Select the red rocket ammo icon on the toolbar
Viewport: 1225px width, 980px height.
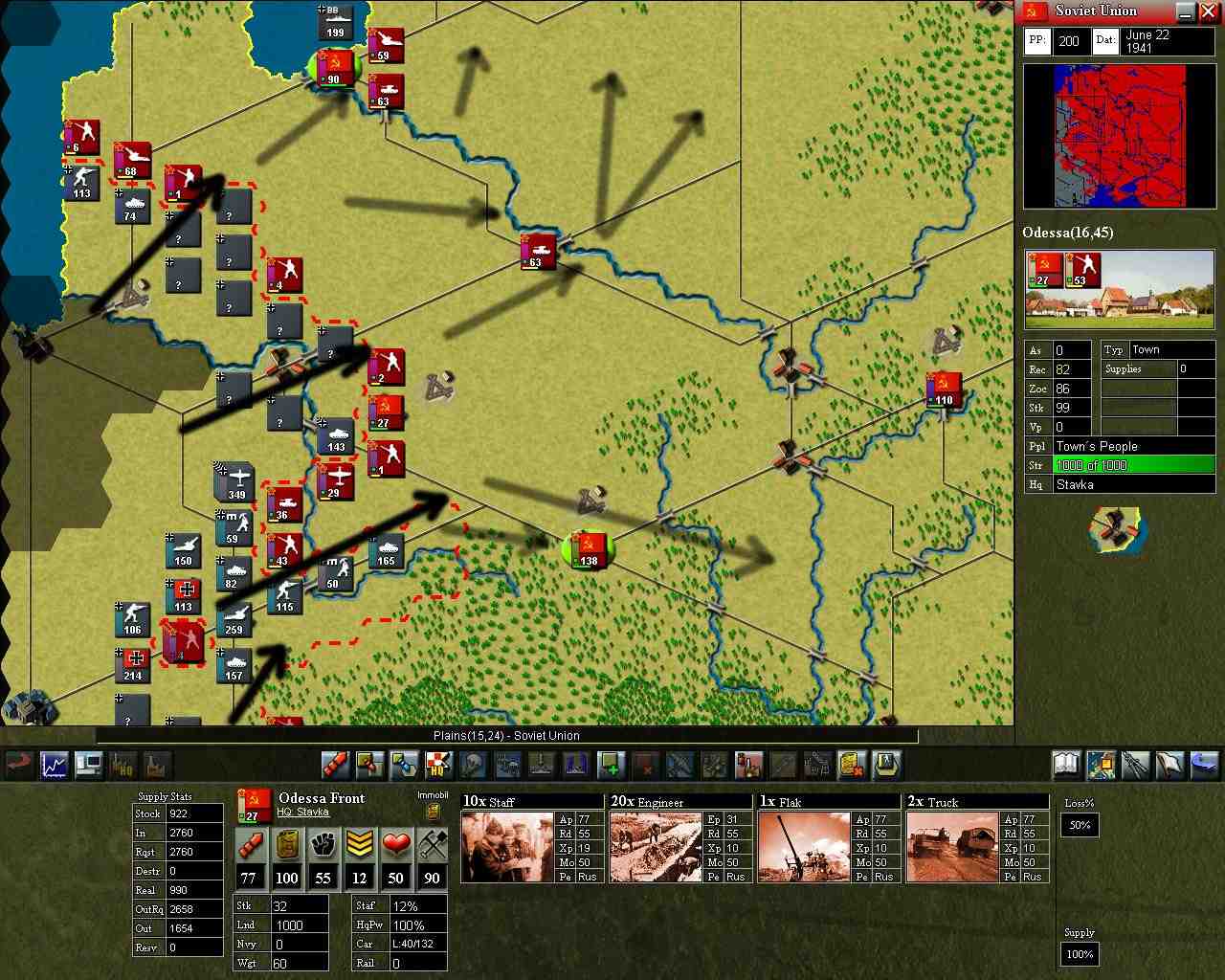(x=332, y=765)
